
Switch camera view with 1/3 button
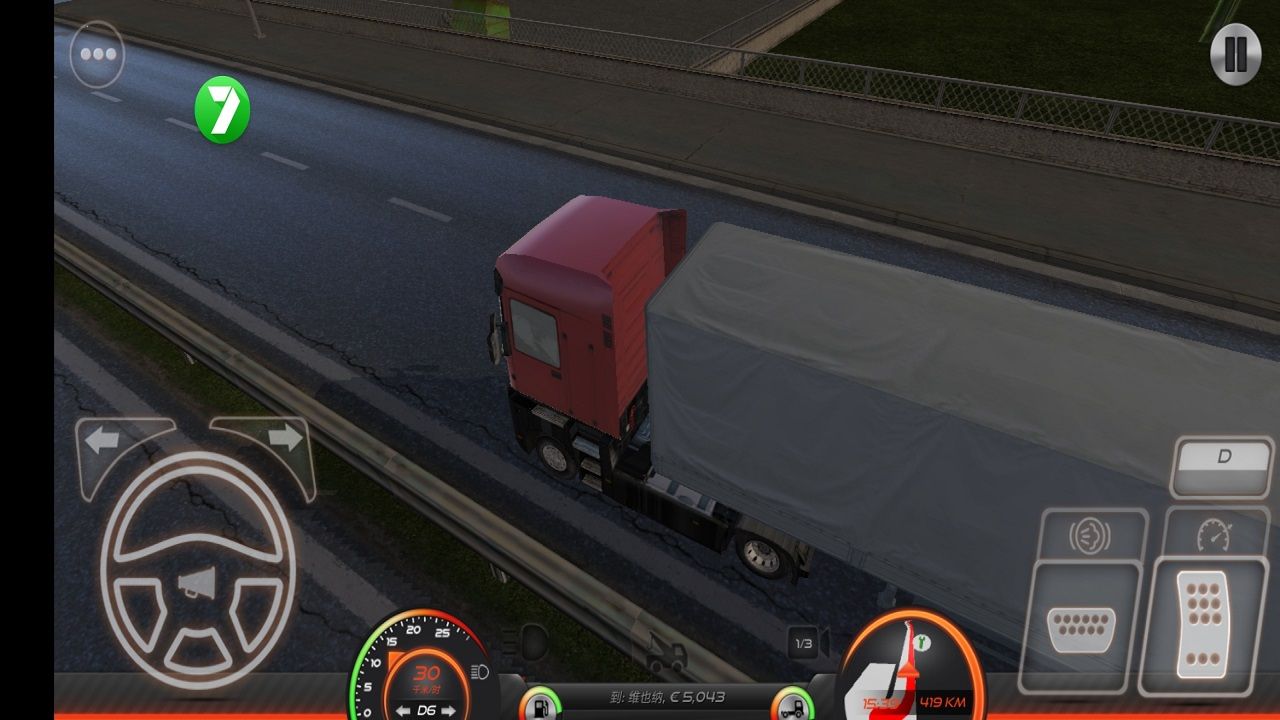(803, 645)
